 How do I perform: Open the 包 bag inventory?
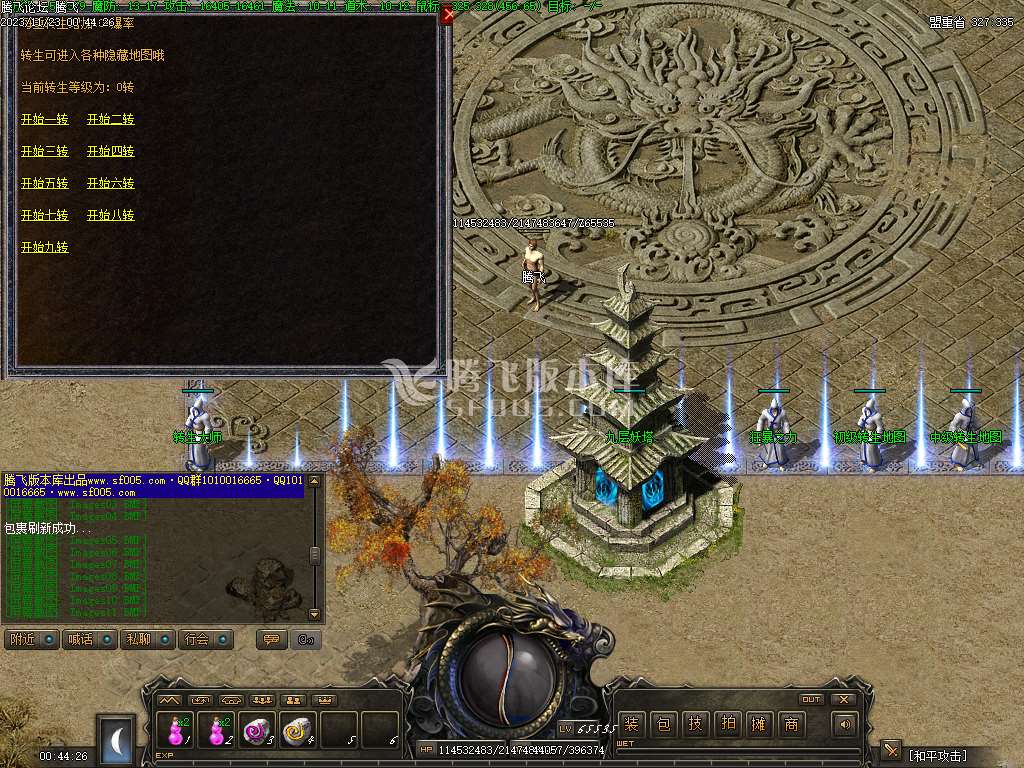[663, 724]
